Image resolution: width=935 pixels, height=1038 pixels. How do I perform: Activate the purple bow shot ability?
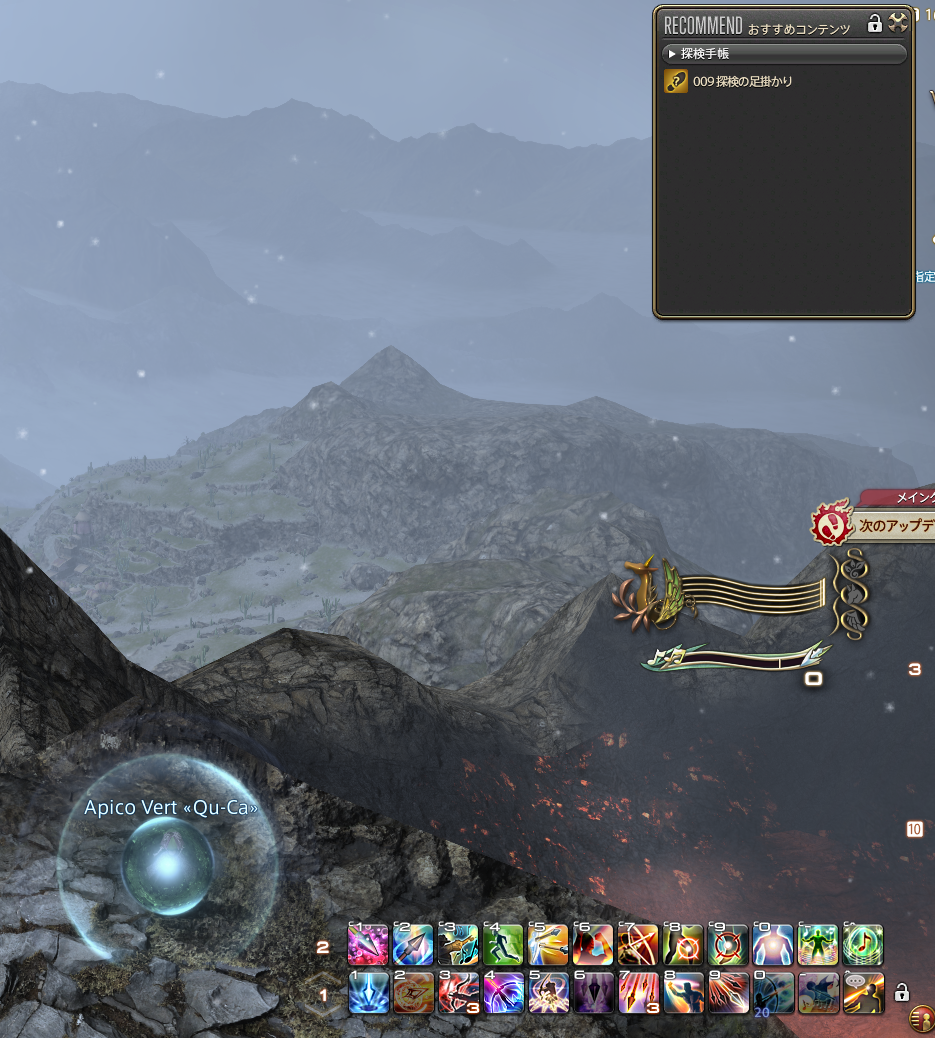pos(503,993)
